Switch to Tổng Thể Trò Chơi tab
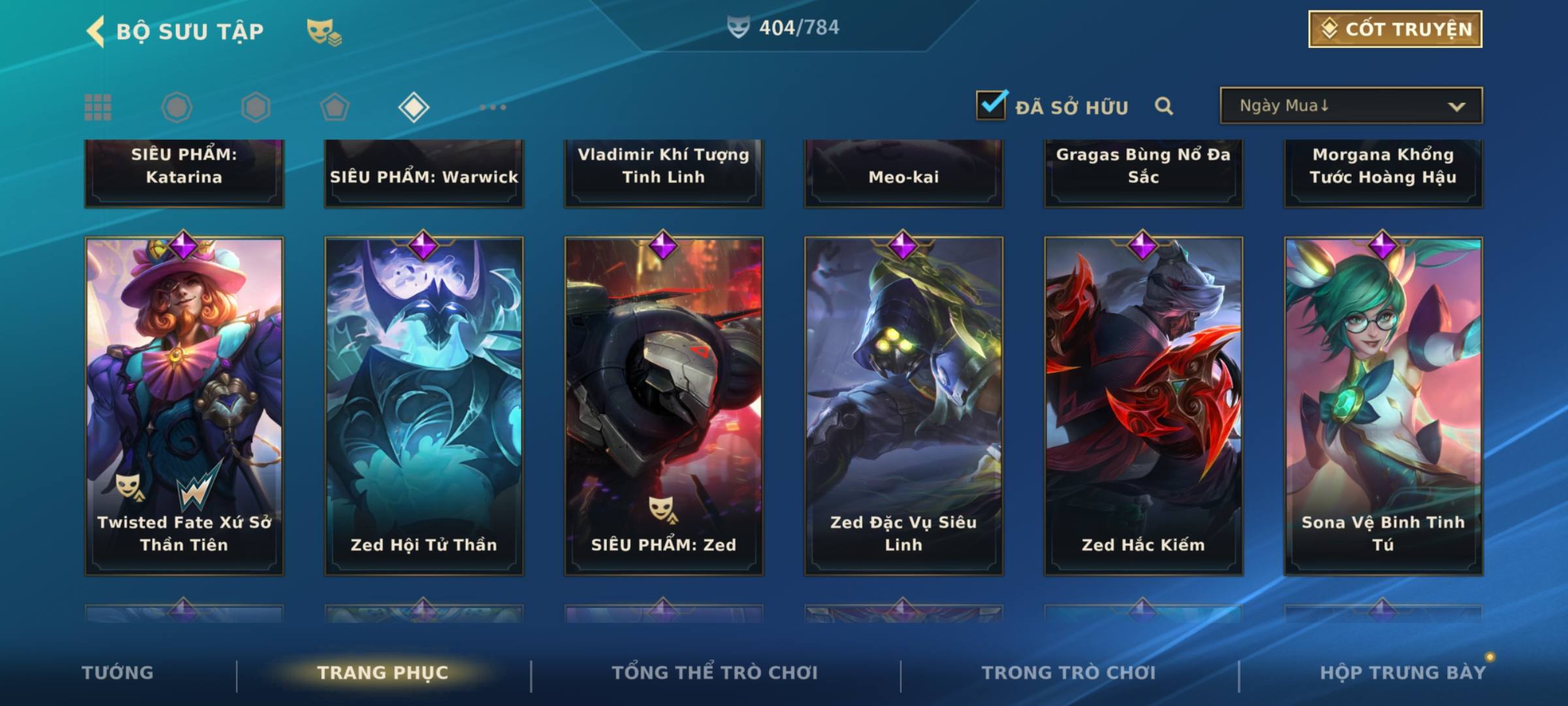The height and width of the screenshot is (706, 1568). pos(715,673)
